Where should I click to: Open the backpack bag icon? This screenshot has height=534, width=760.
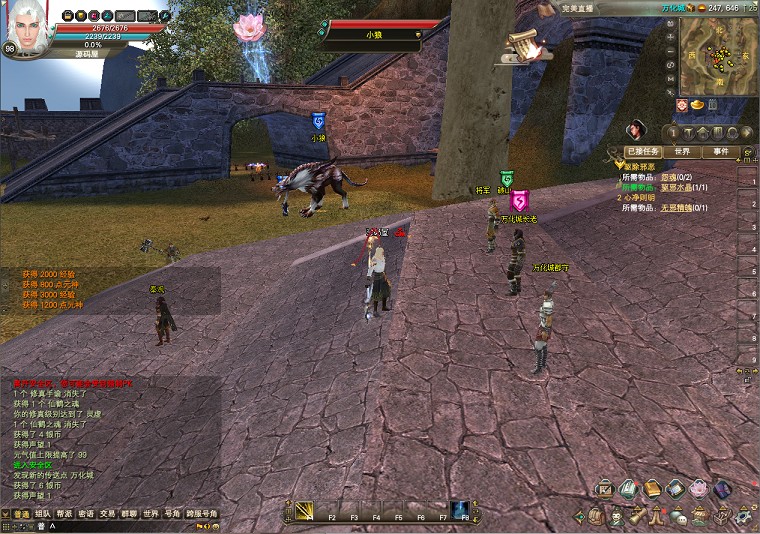(x=596, y=516)
